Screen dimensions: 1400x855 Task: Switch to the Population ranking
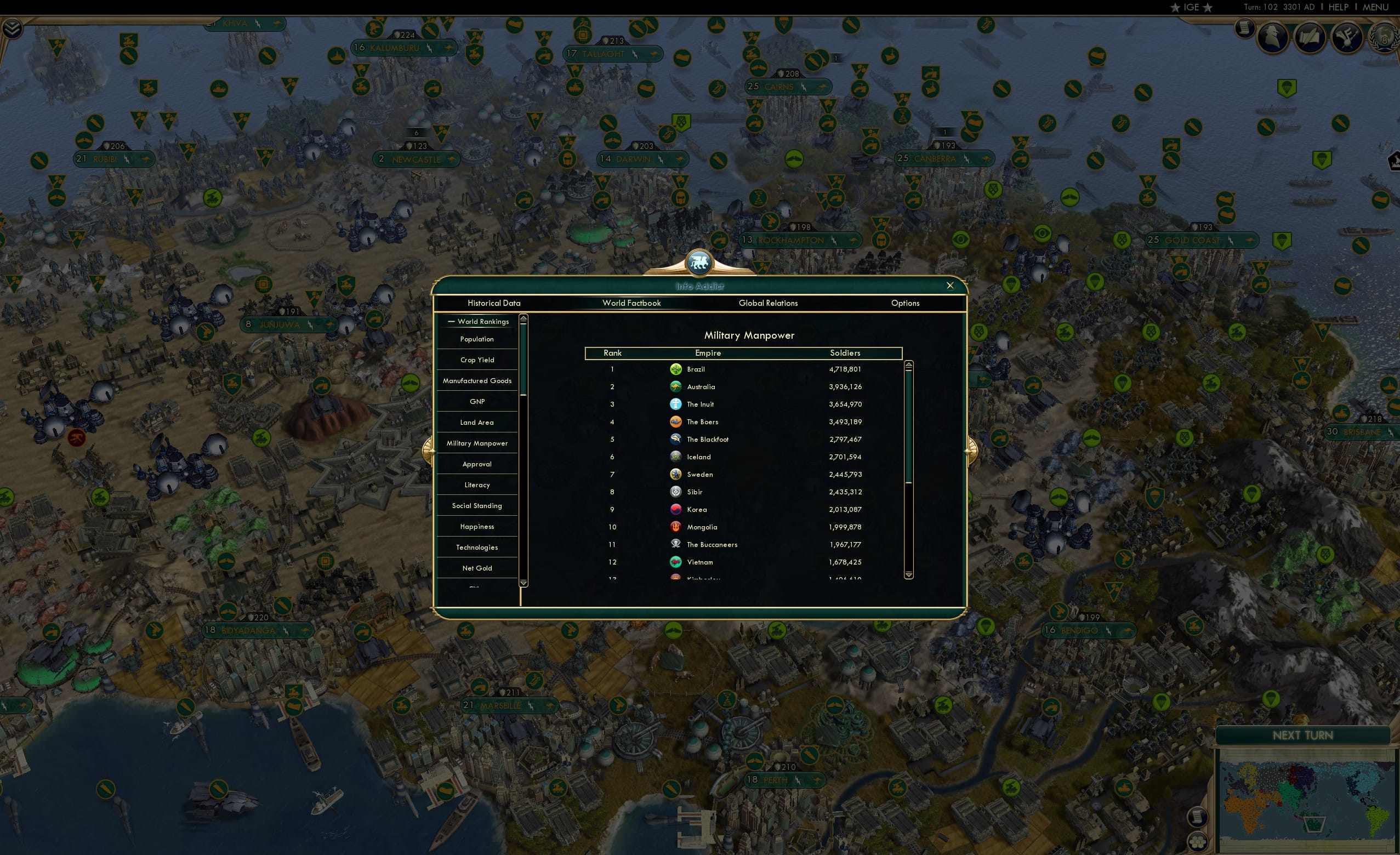point(477,339)
